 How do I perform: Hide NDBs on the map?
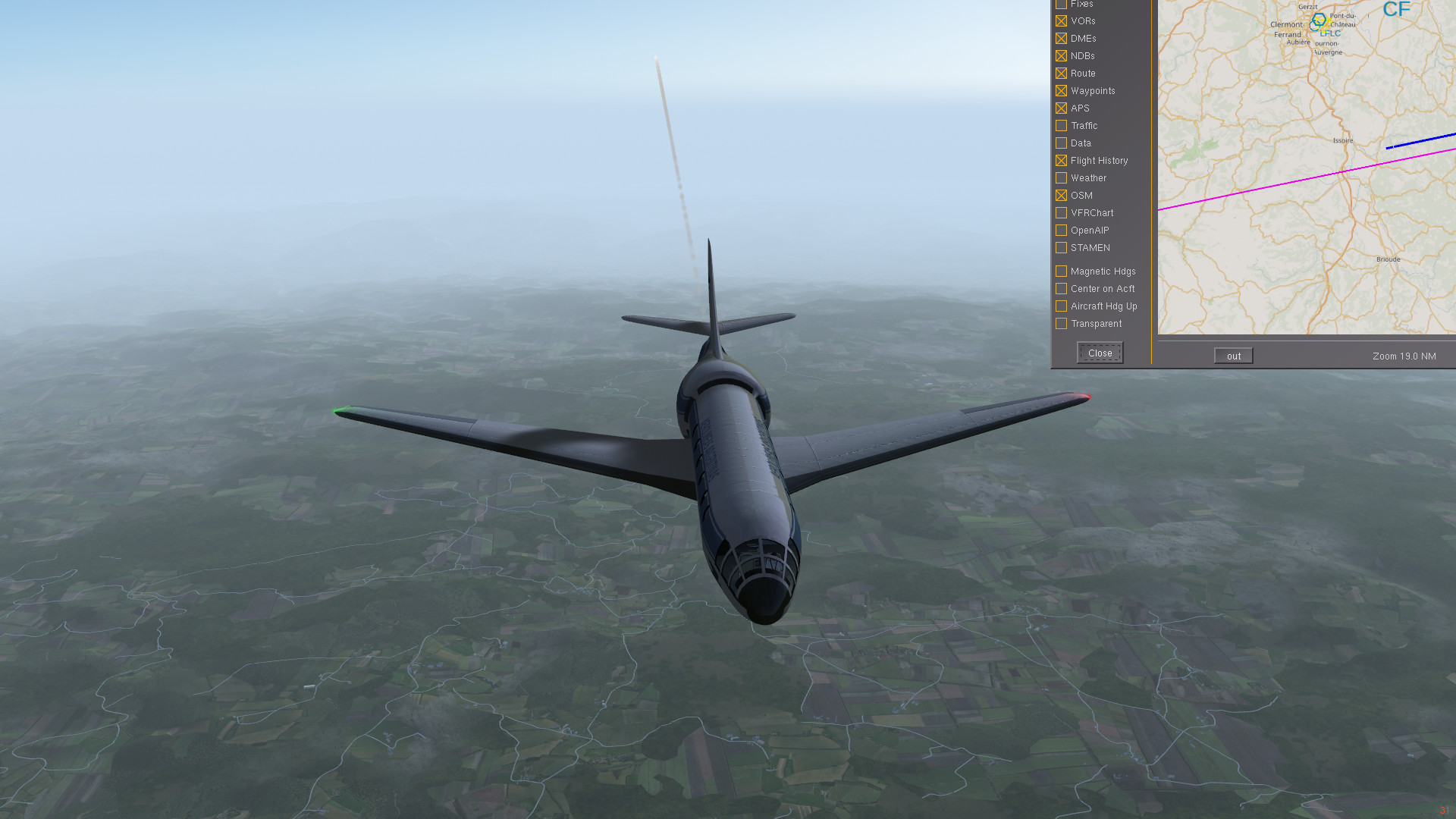[x=1061, y=55]
